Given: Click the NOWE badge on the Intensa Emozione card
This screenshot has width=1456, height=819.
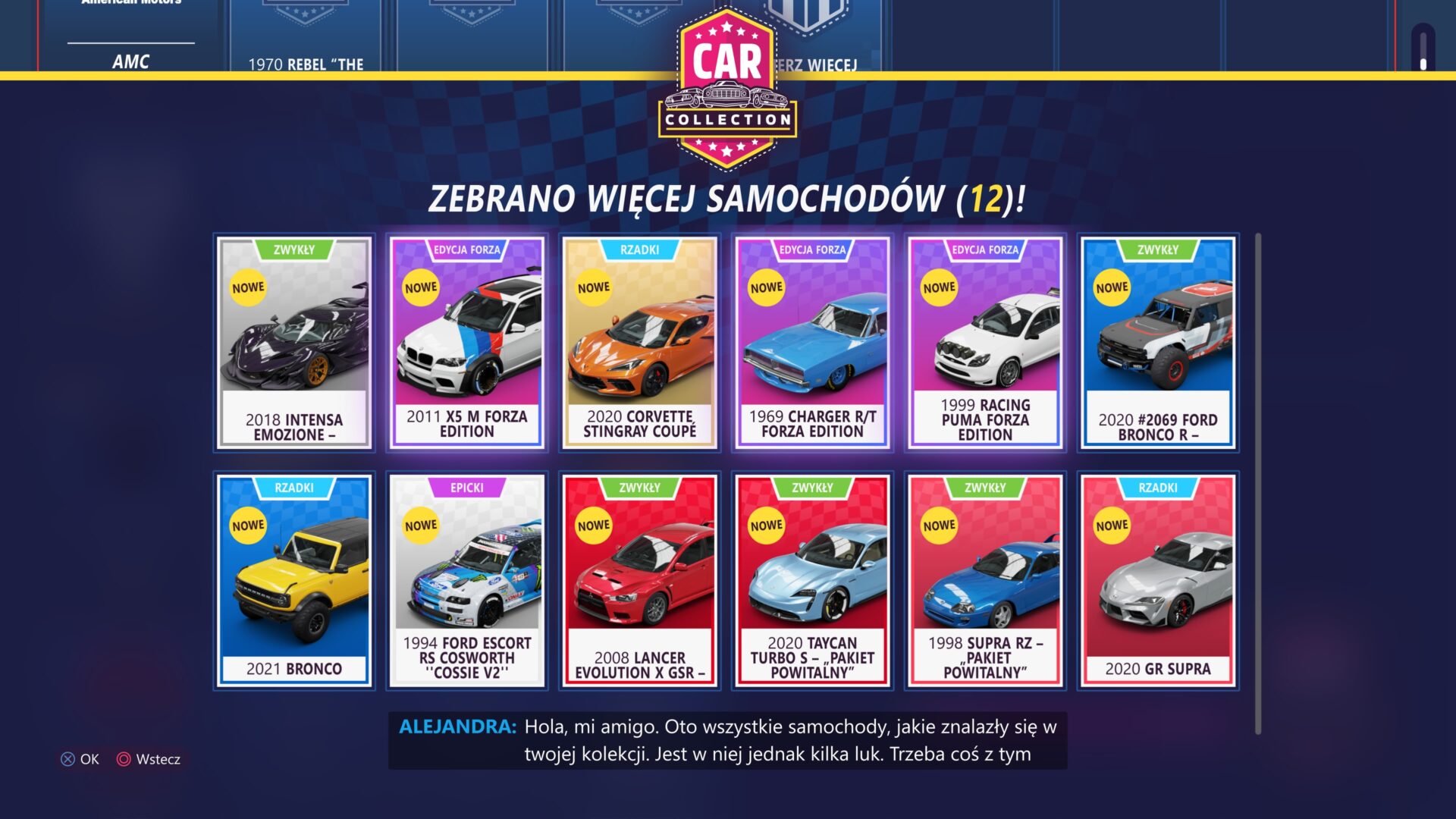Looking at the screenshot, I should coord(247,287).
